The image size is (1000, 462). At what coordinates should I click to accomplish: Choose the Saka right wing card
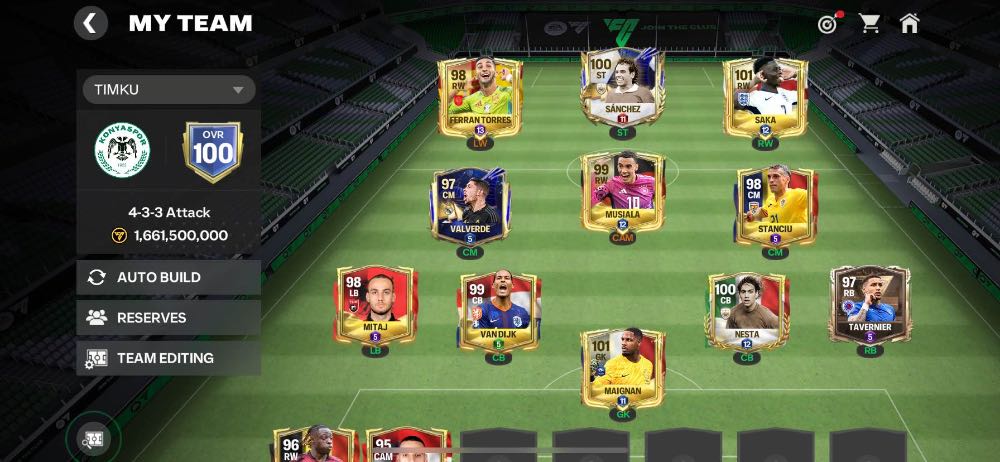click(765, 97)
